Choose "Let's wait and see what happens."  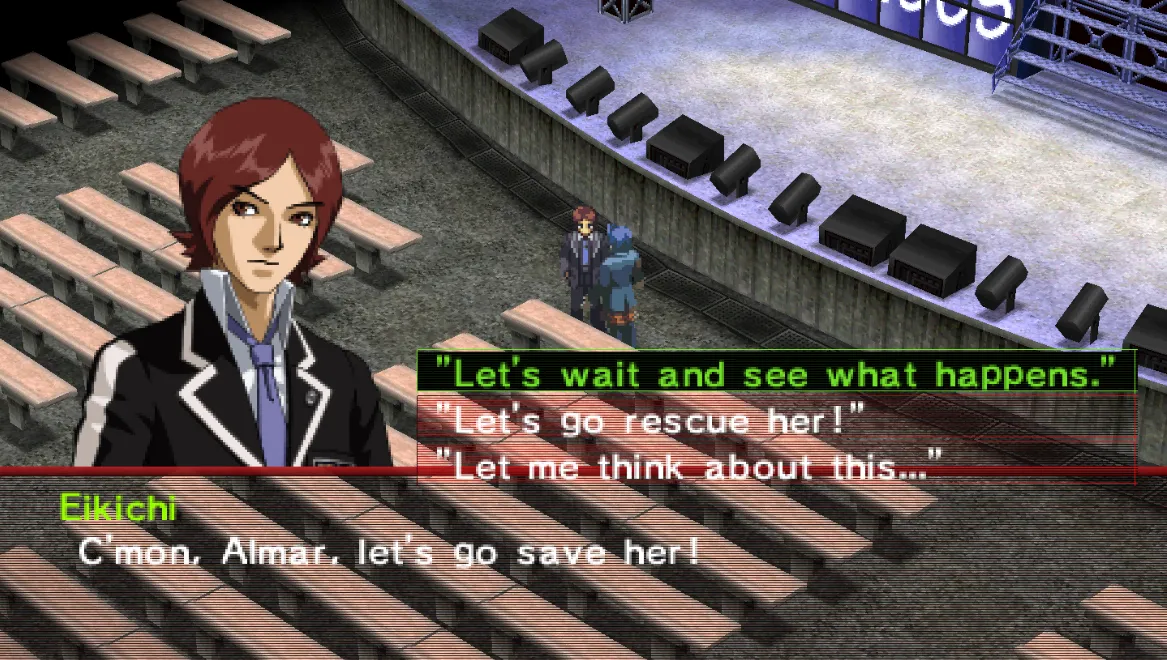click(777, 373)
